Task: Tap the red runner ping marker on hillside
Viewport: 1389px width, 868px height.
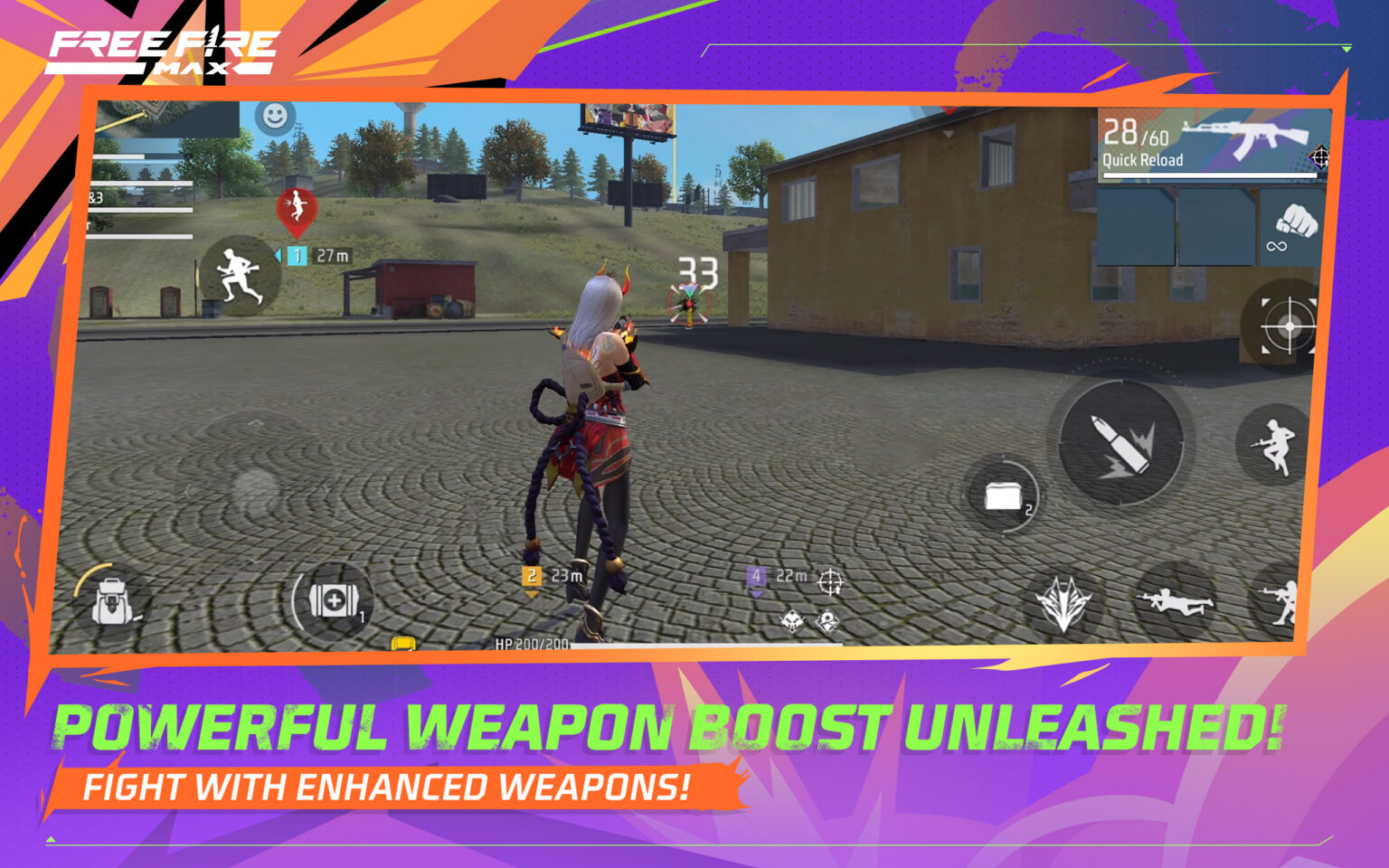Action: (295, 206)
